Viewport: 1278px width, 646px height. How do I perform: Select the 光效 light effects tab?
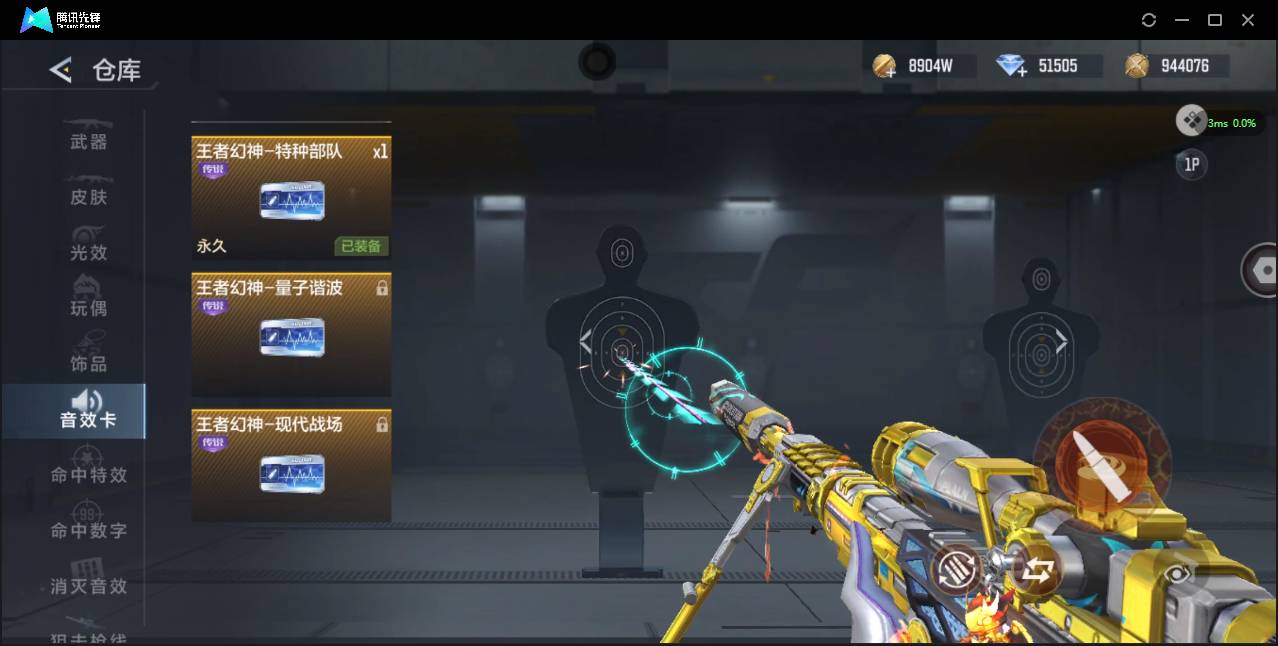tap(88, 252)
